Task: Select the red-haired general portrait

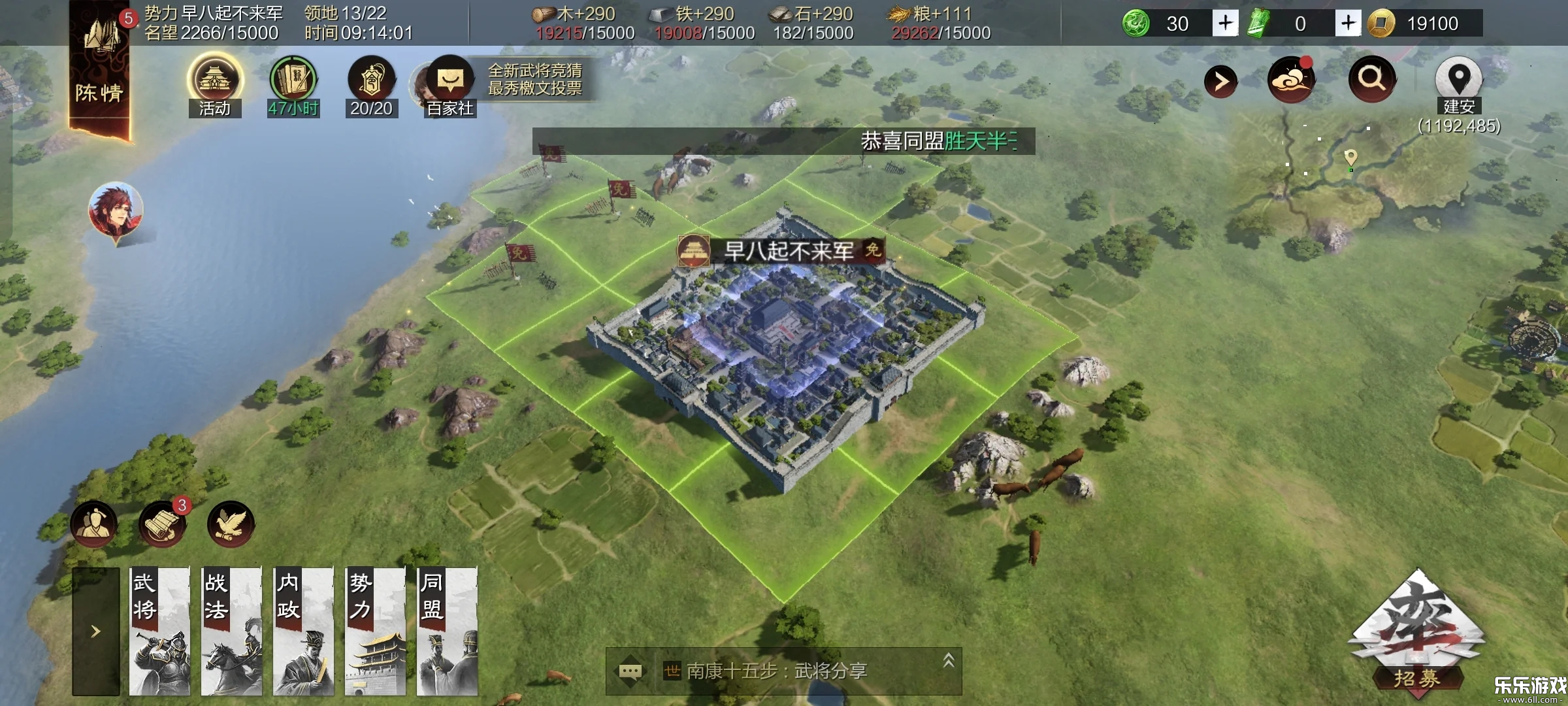Action: pos(116,210)
